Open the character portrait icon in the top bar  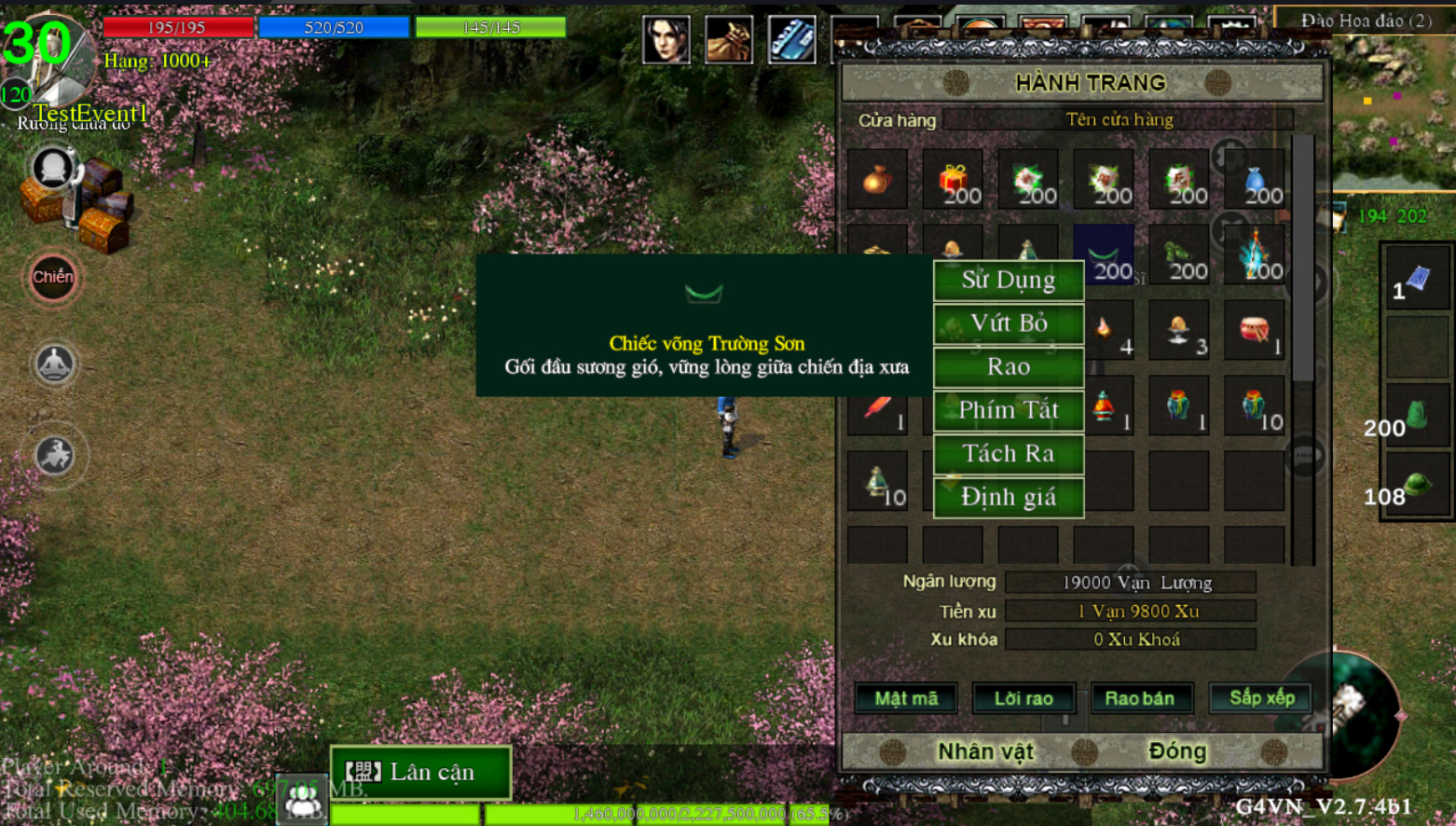pos(666,40)
